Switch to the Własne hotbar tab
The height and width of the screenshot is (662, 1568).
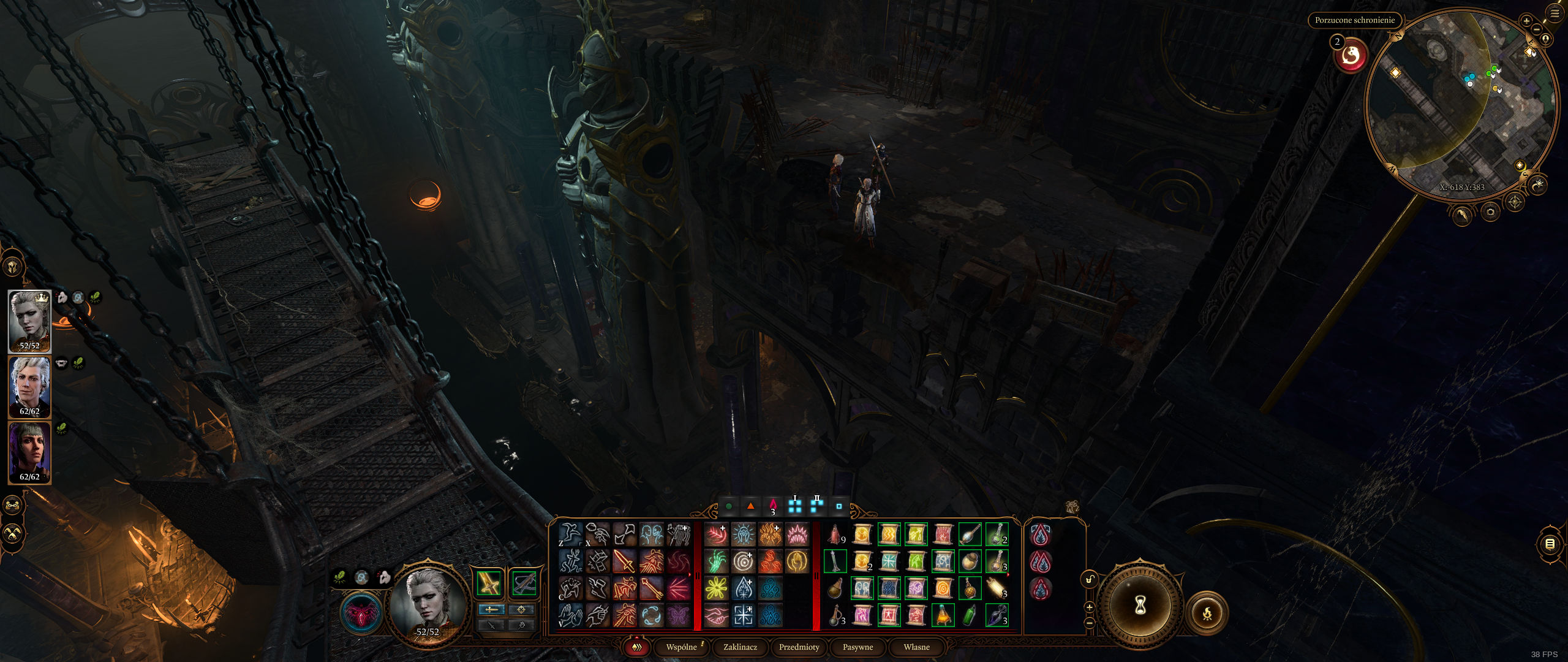916,647
